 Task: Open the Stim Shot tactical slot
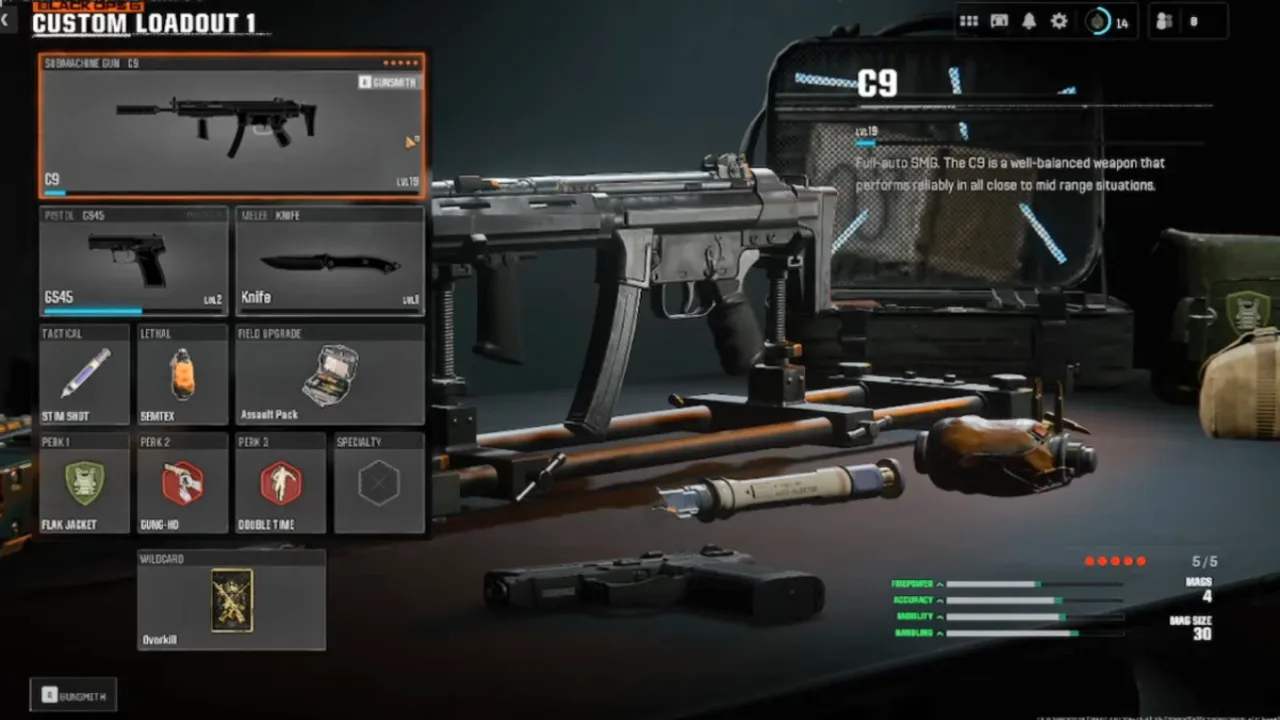click(x=85, y=374)
